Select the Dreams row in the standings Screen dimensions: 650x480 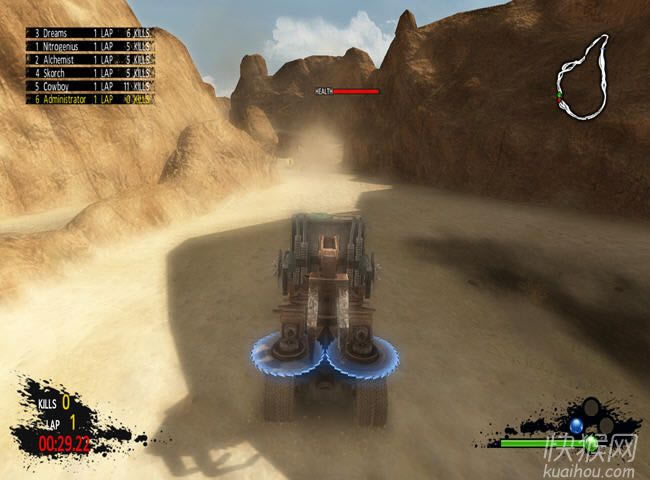coord(91,33)
